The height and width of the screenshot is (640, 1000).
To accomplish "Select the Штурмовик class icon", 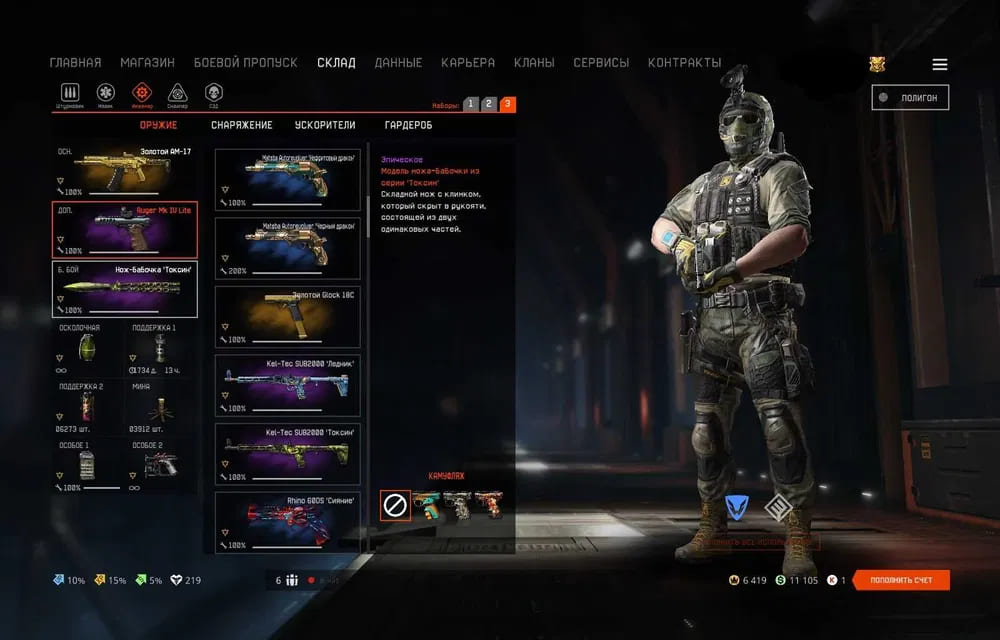I will (69, 94).
